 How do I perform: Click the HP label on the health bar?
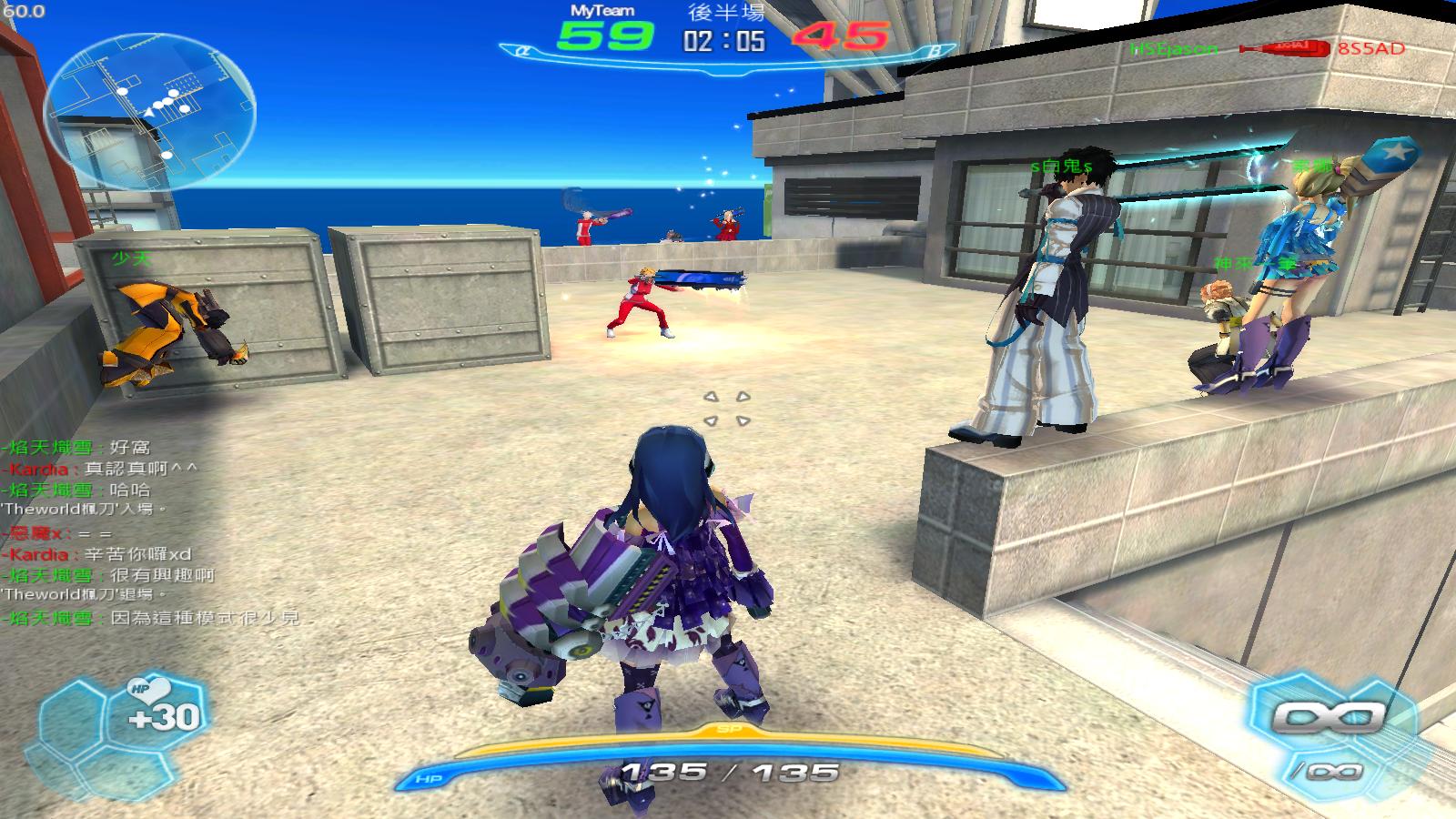428,779
